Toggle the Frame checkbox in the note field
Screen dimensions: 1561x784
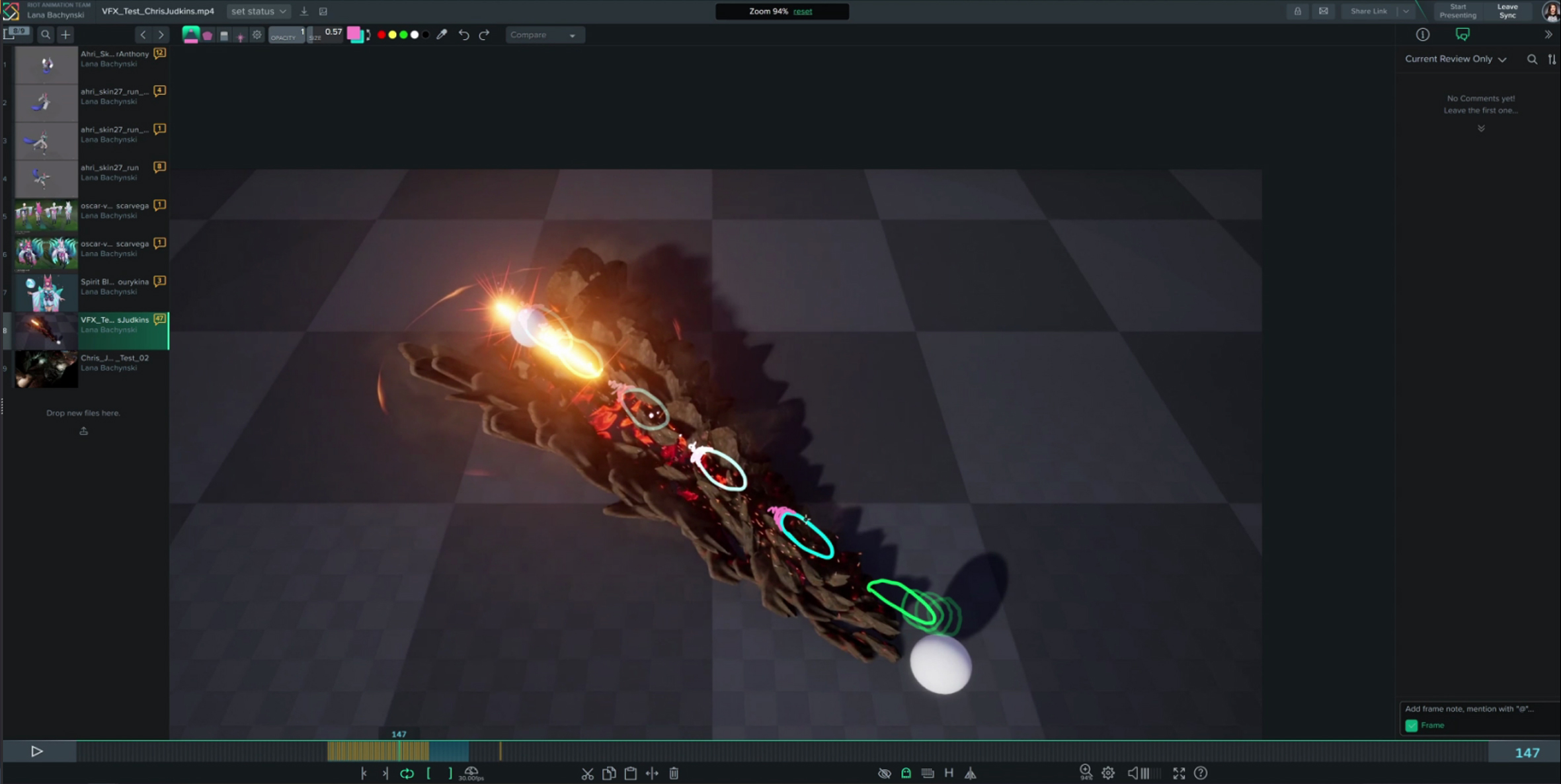[1411, 725]
